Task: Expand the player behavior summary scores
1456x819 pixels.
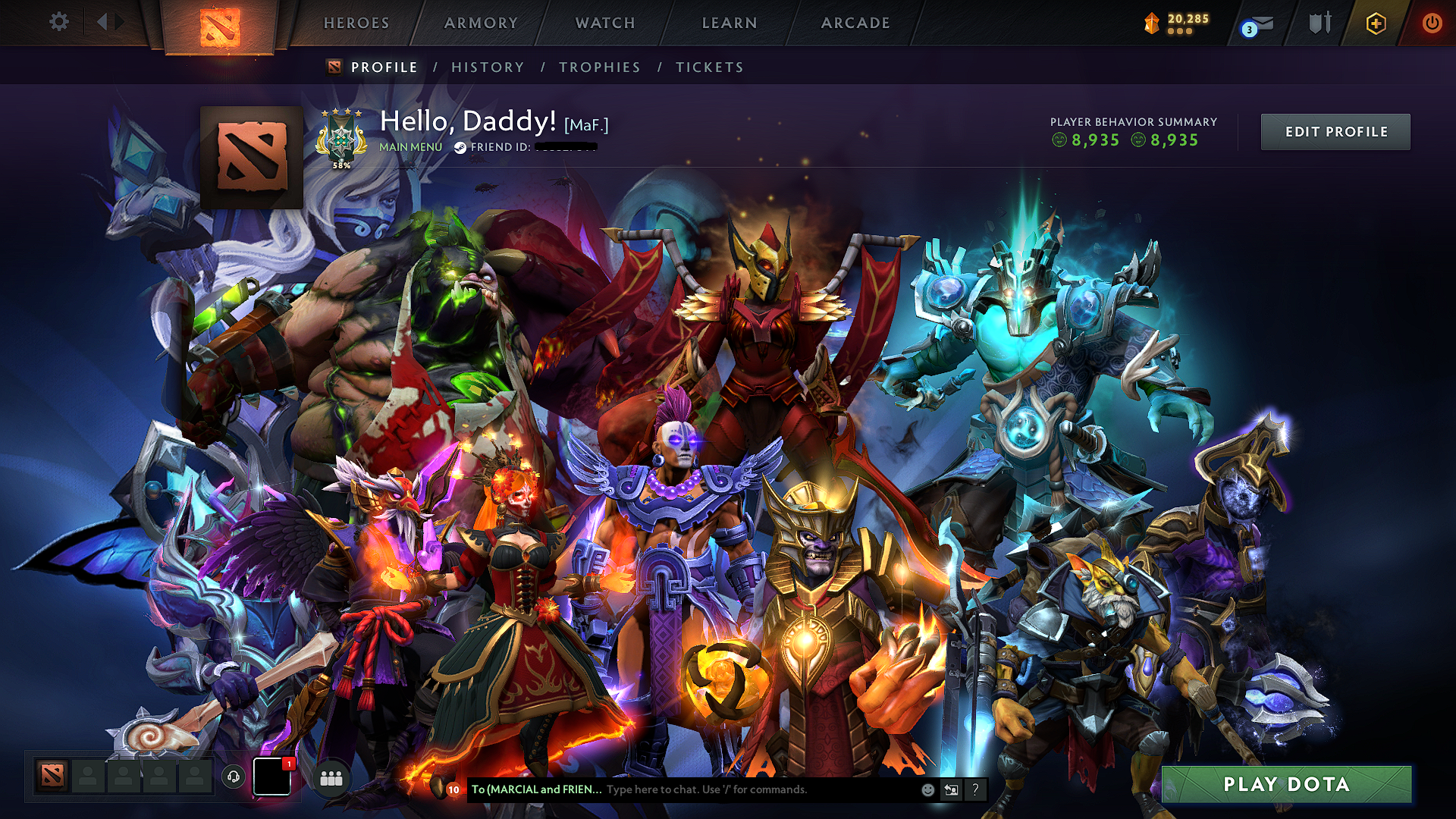Action: [1133, 139]
